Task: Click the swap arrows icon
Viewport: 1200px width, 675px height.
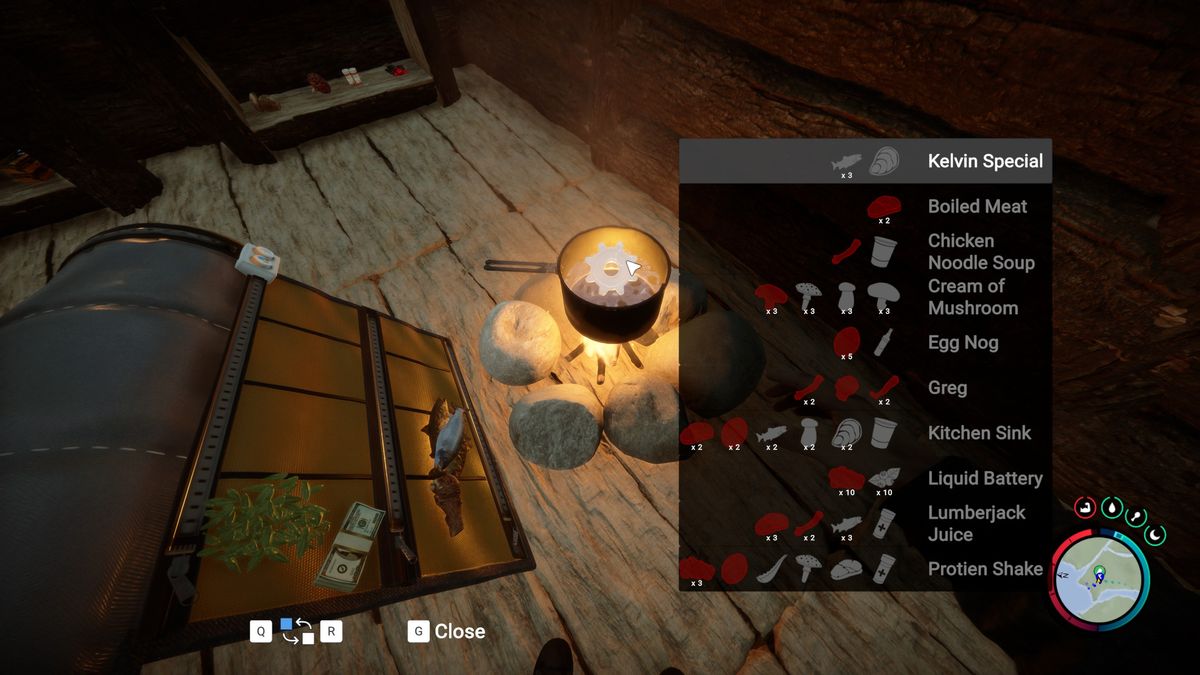Action: (297, 631)
